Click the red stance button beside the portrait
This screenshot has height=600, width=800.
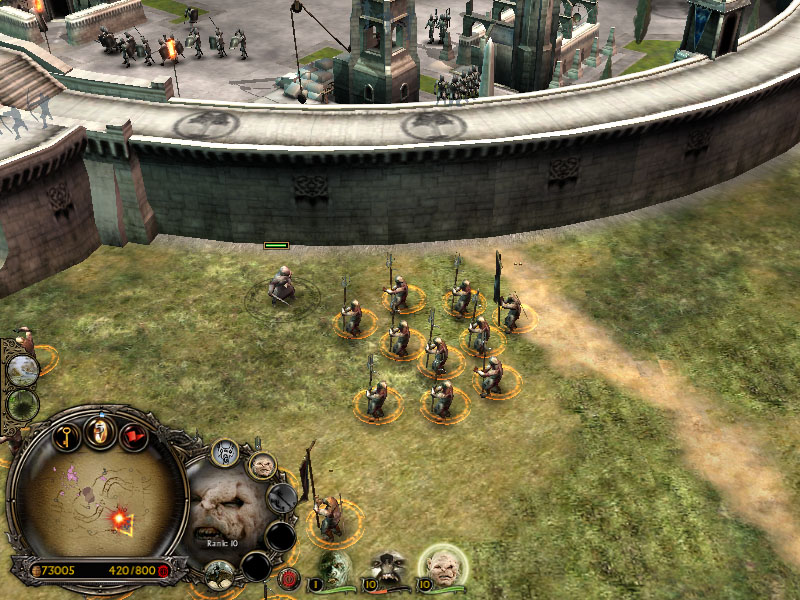point(289,577)
